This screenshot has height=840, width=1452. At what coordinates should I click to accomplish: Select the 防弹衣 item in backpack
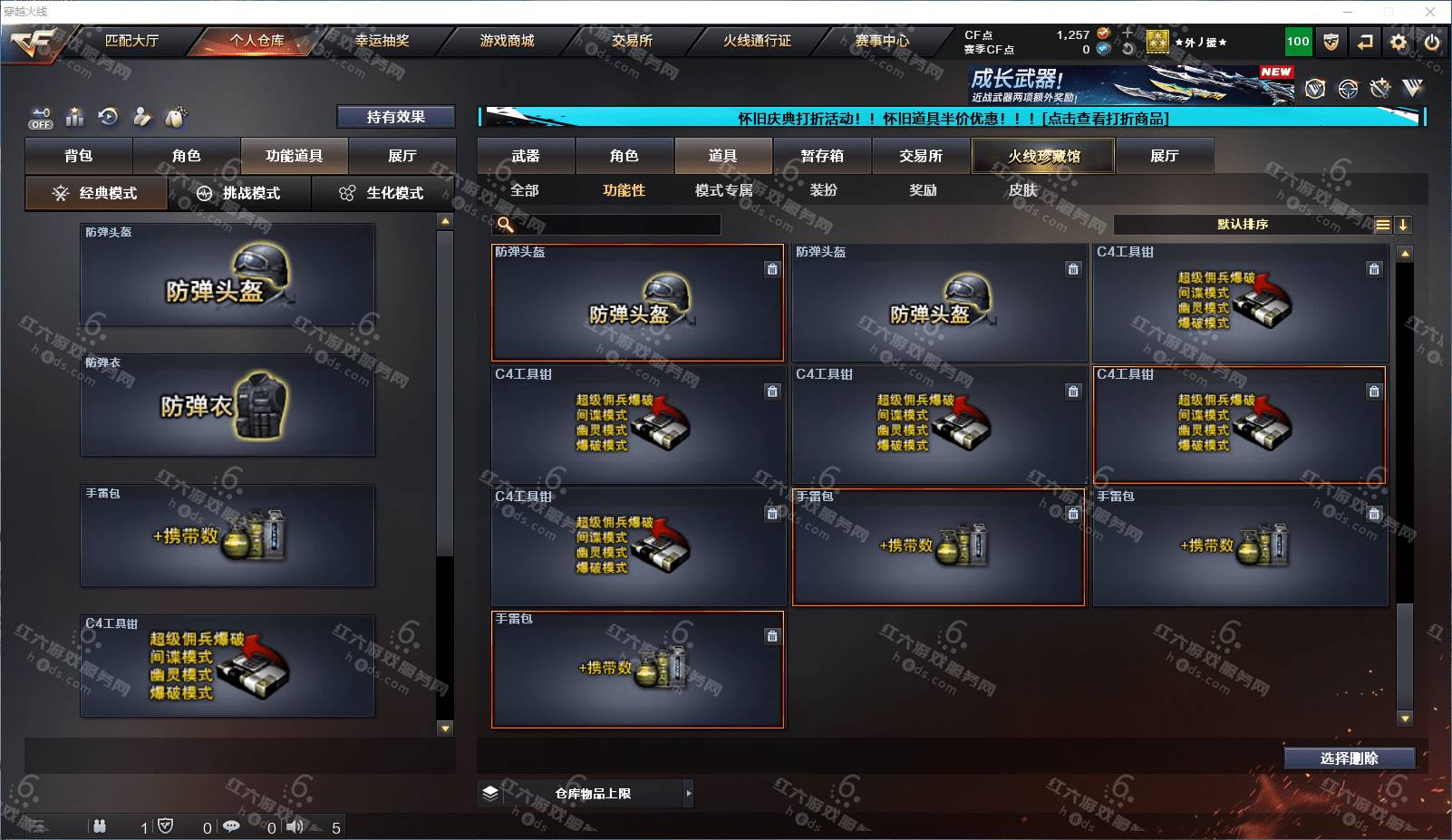point(227,405)
